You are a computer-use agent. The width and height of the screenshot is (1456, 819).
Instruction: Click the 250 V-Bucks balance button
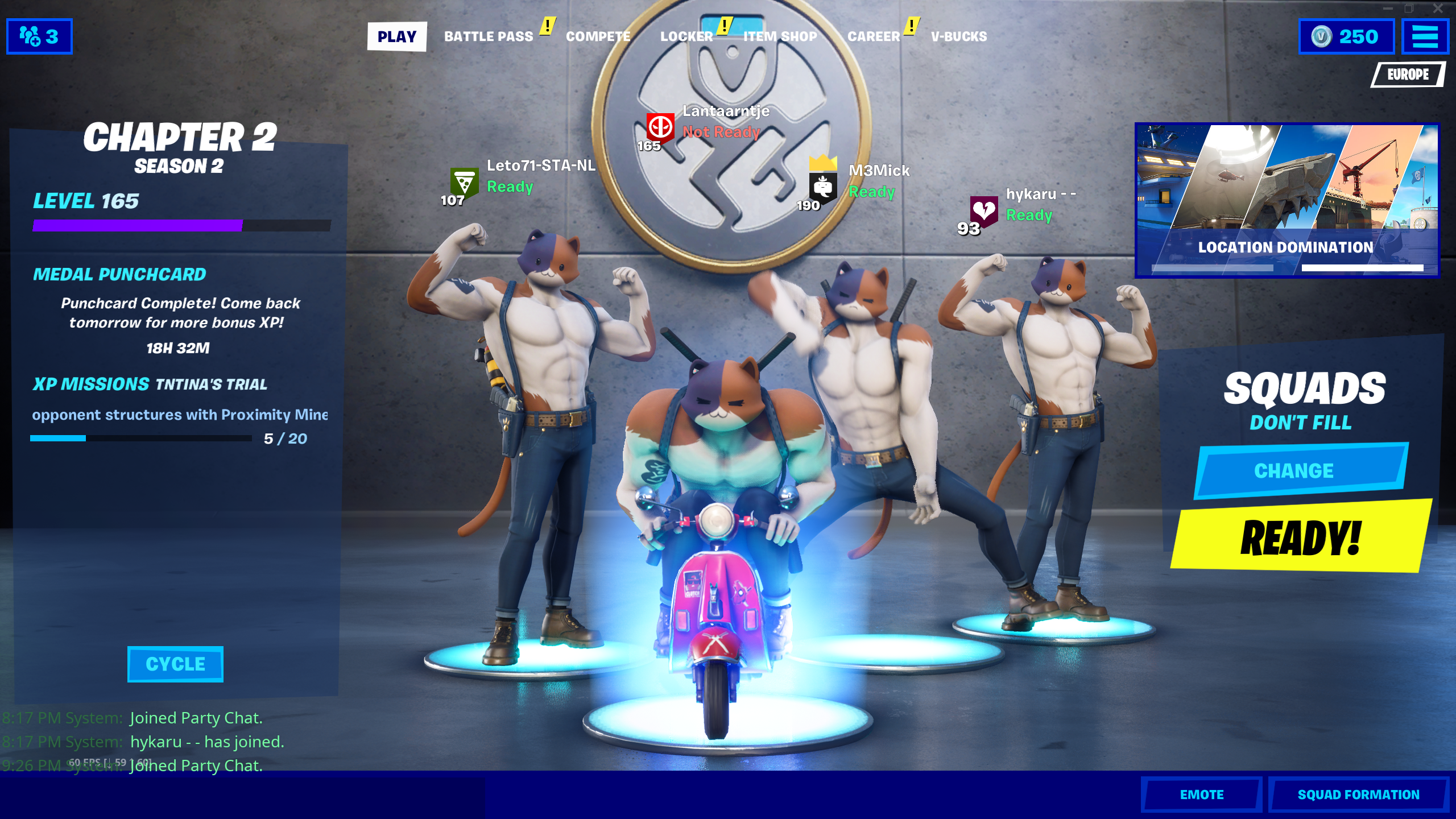pos(1346,37)
